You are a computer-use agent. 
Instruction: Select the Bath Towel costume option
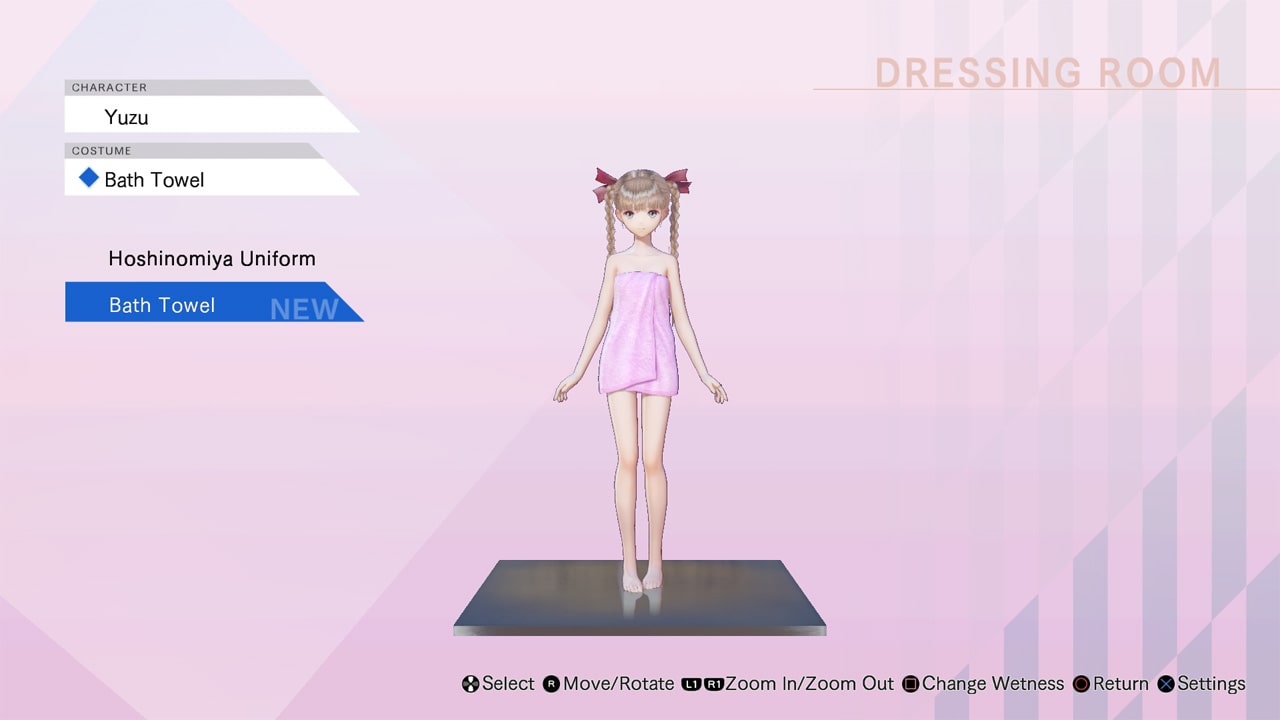click(161, 304)
